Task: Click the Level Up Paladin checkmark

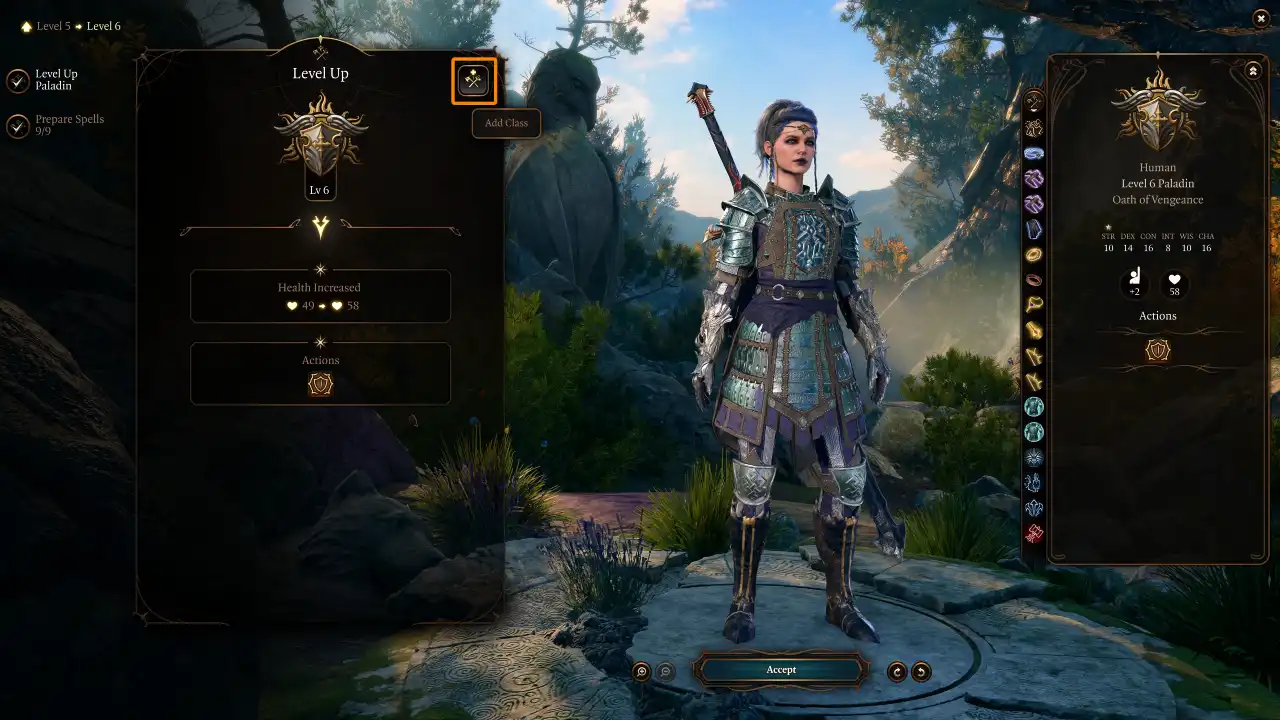Action: [17, 79]
